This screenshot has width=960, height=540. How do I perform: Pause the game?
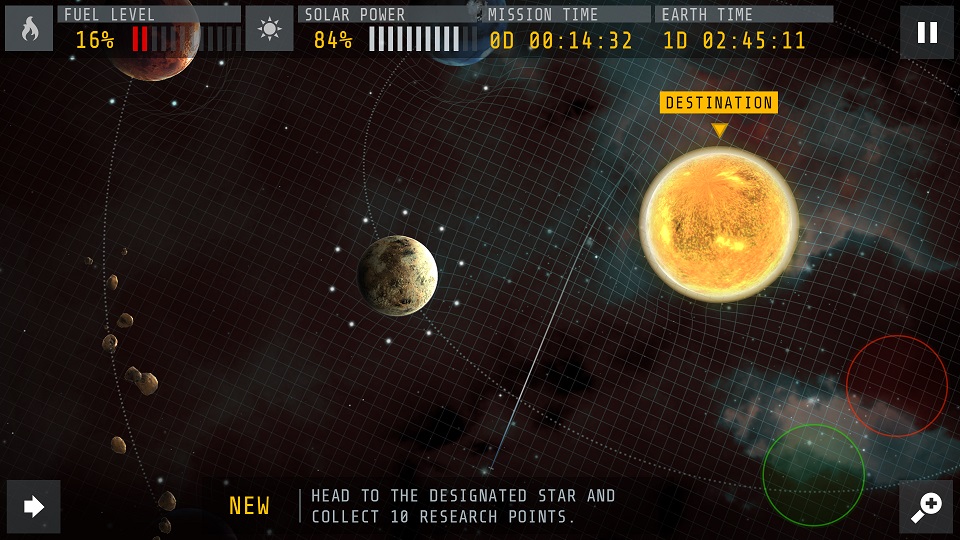click(927, 32)
